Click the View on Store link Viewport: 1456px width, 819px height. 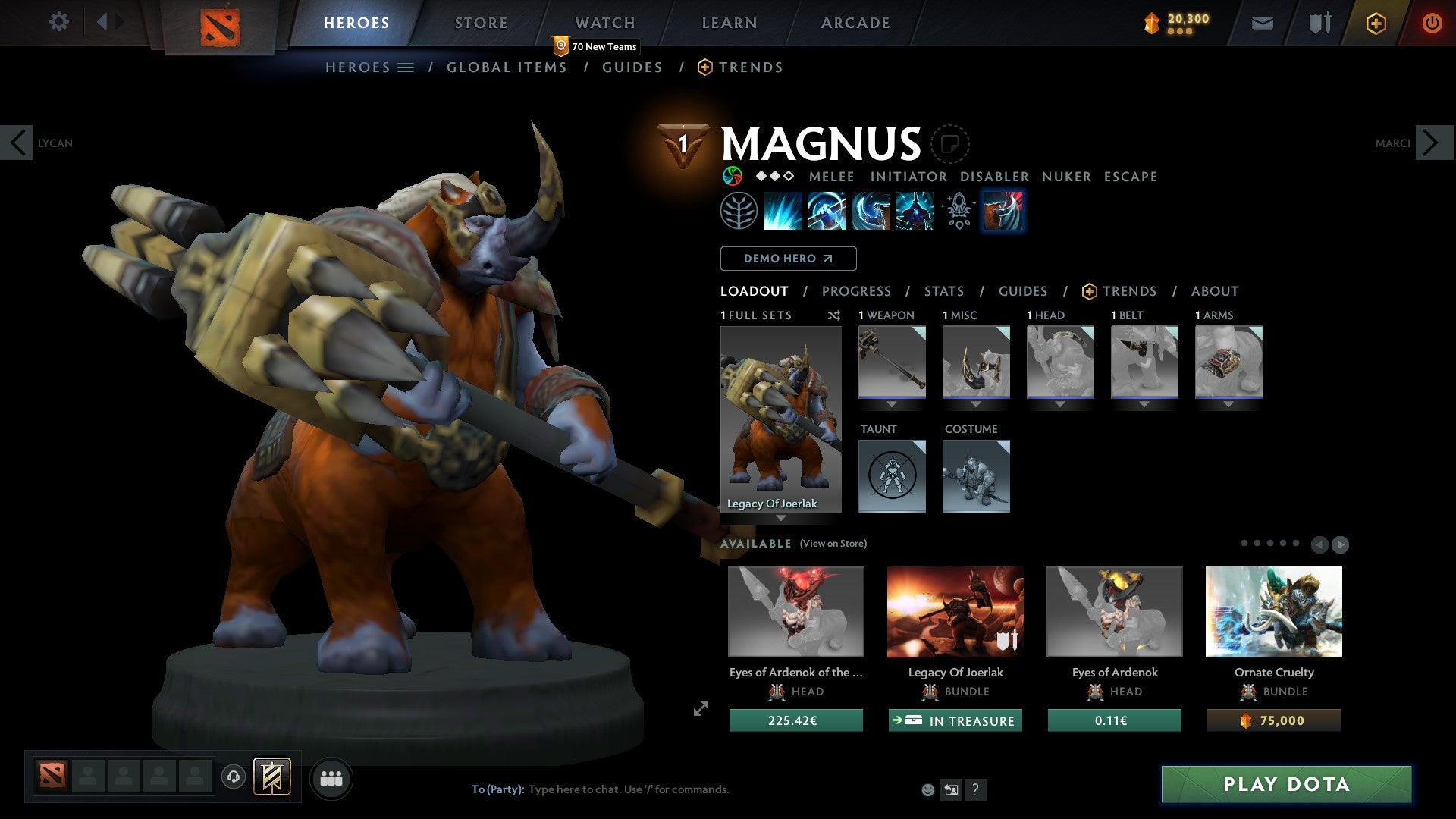click(833, 544)
